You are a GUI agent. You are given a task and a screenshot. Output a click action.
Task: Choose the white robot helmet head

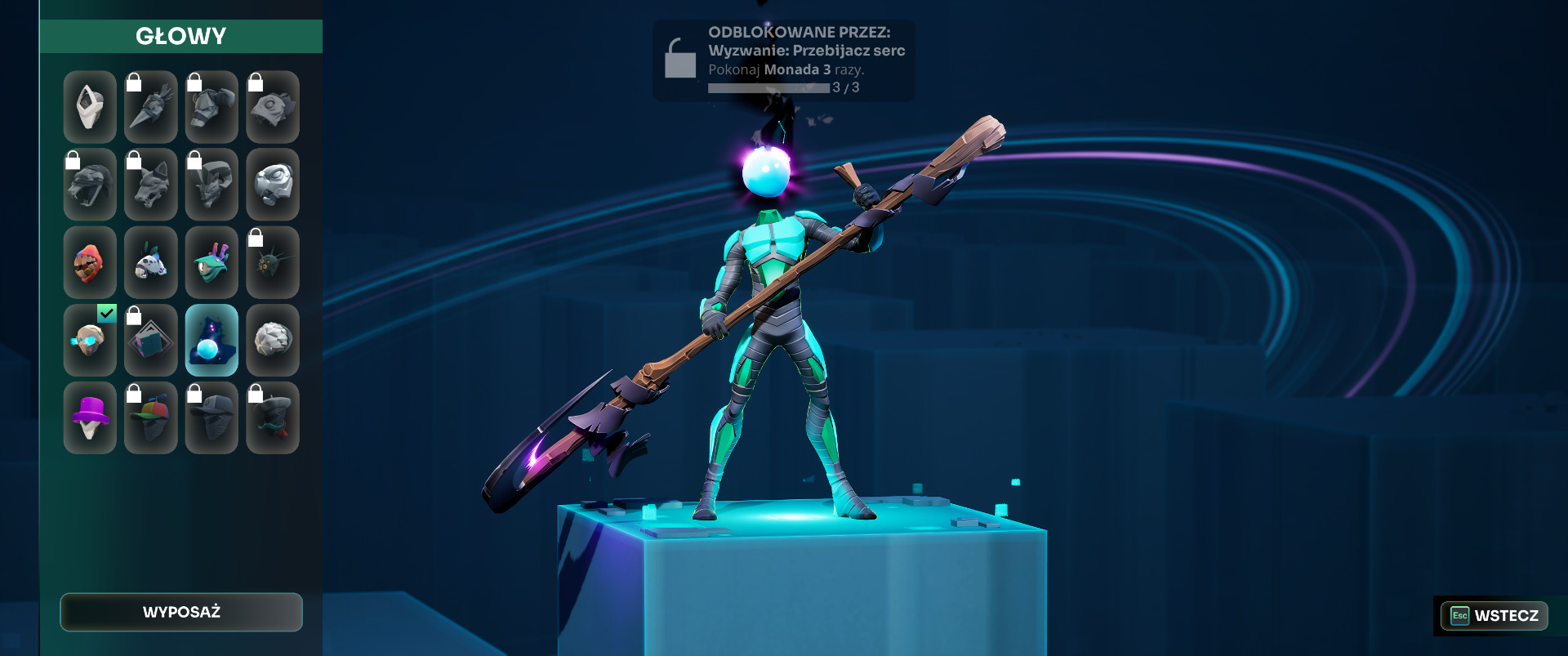pyautogui.click(x=273, y=185)
